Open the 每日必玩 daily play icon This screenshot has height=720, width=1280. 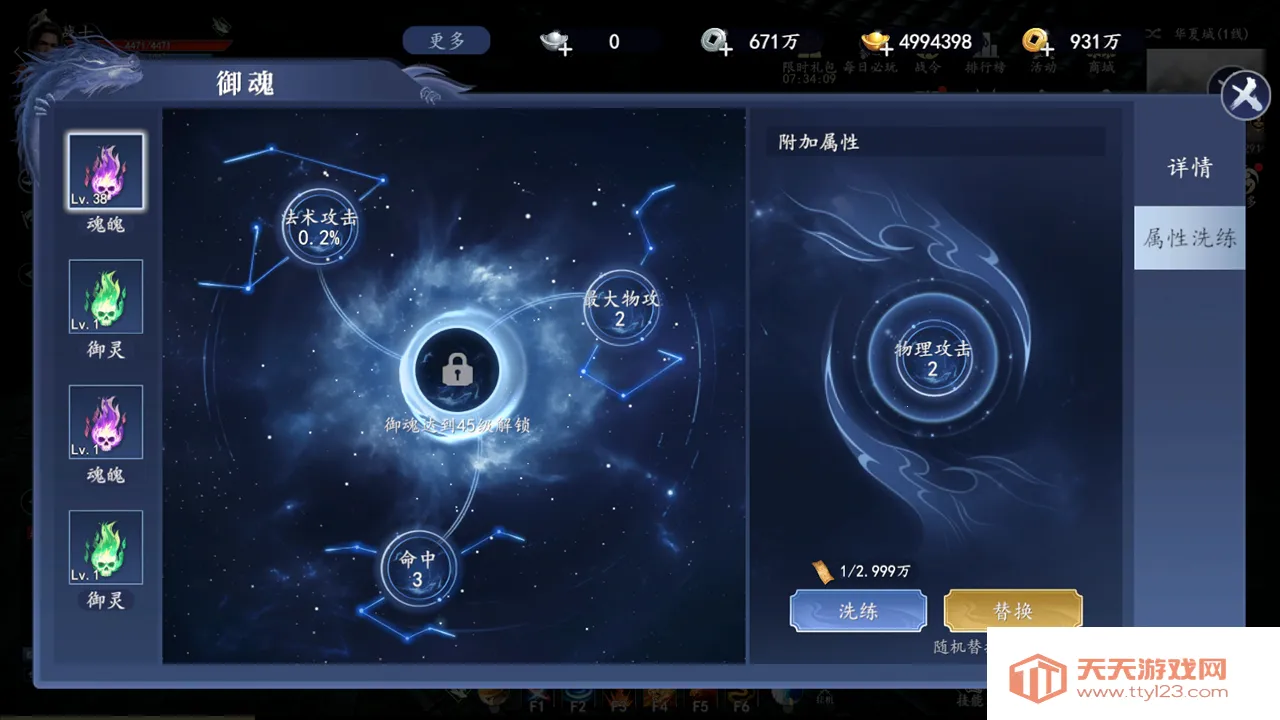click(868, 58)
